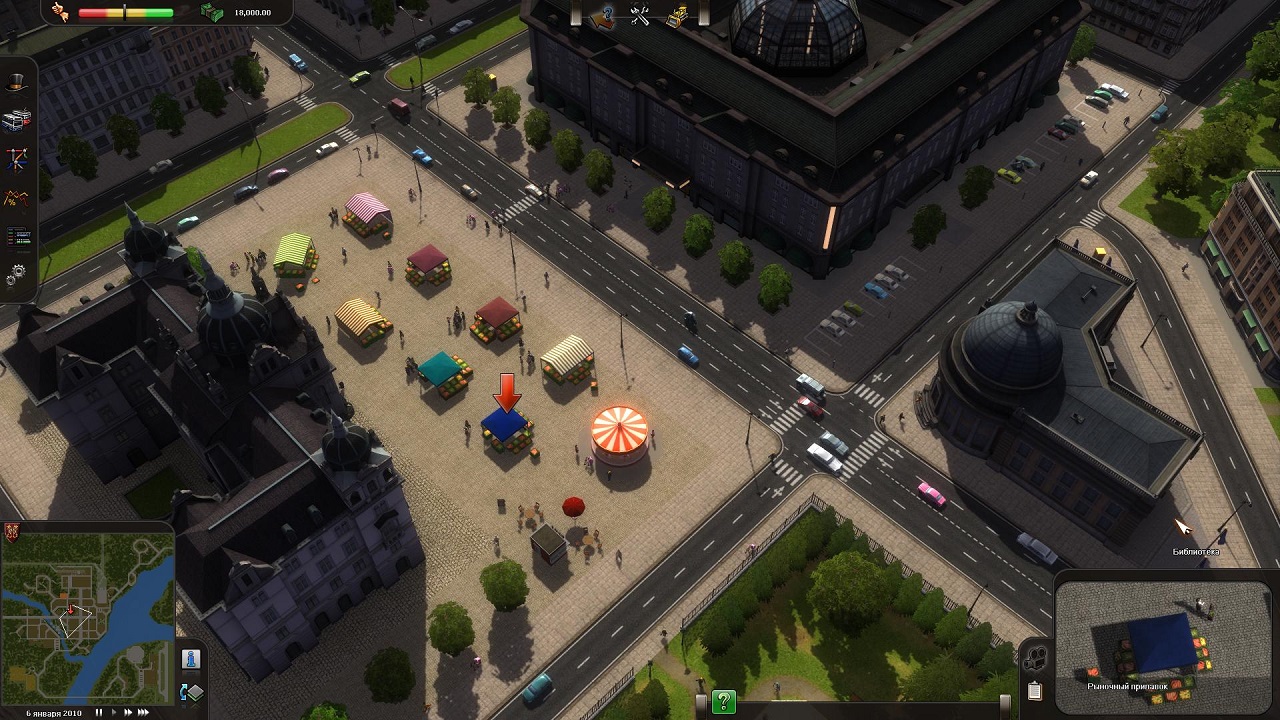Open the gears settings menu
The height and width of the screenshot is (720, 1280).
tap(17, 272)
